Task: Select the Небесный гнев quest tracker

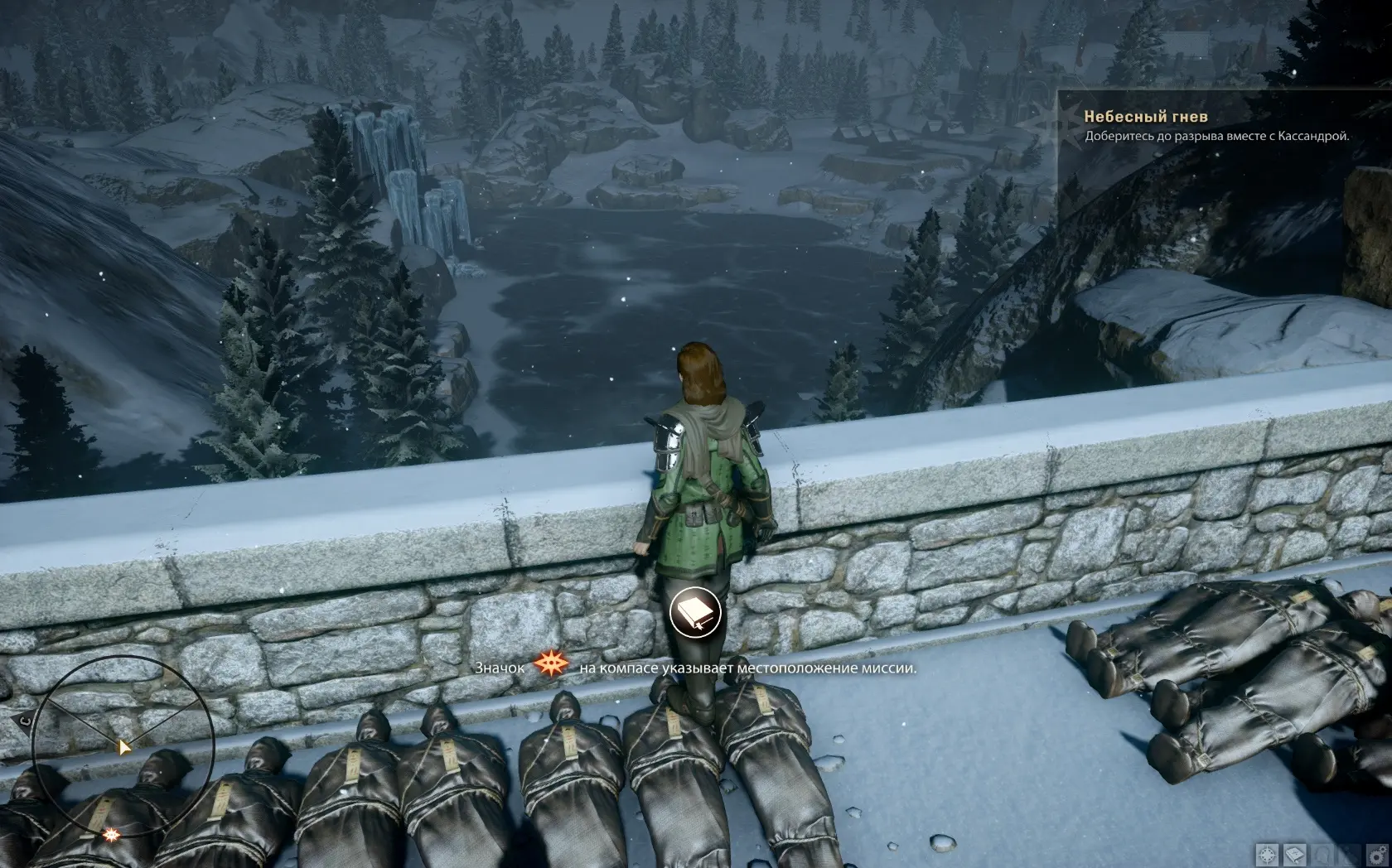Action: tap(1145, 118)
